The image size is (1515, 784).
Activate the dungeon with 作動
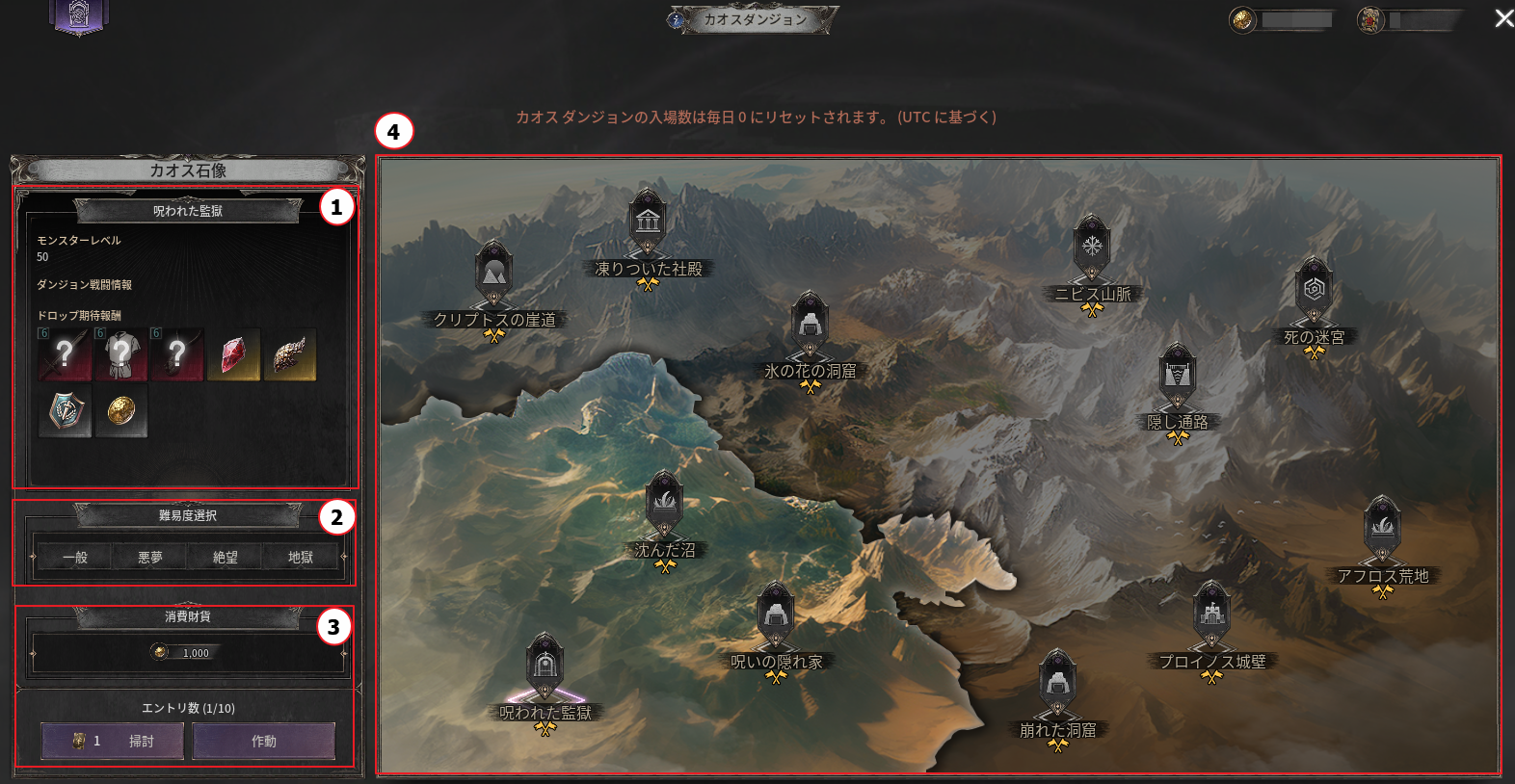[264, 741]
